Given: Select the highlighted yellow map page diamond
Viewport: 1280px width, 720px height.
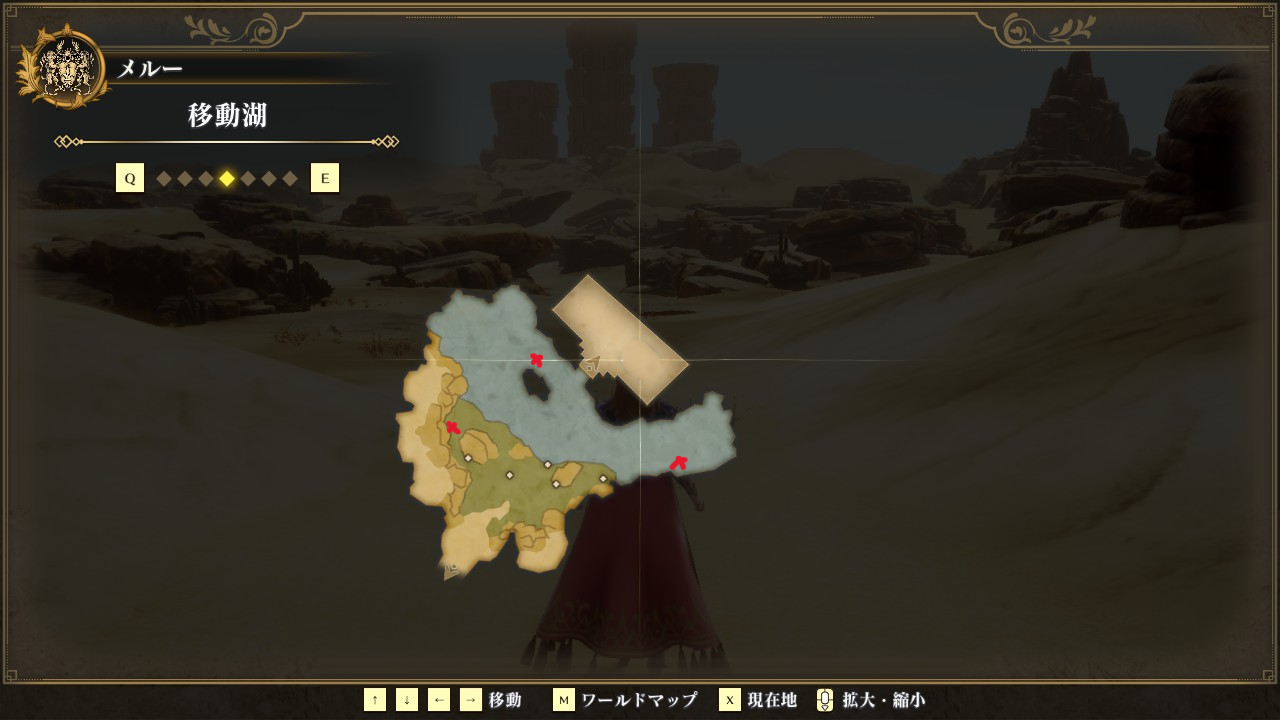Looking at the screenshot, I should pos(227,179).
